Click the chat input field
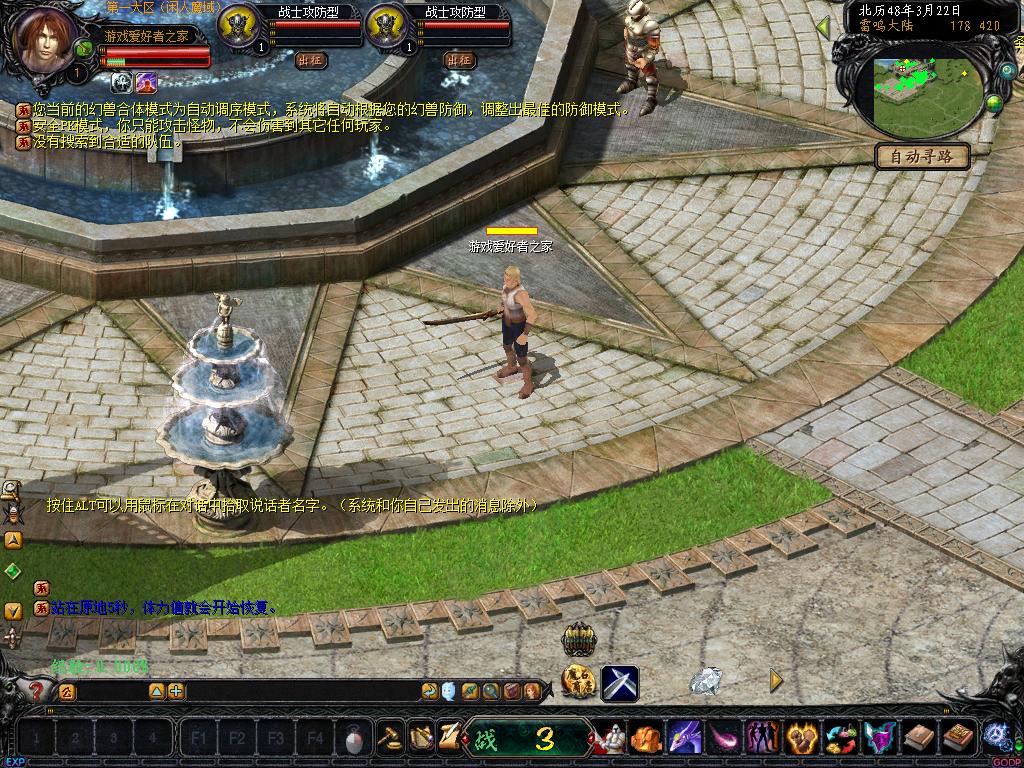 pos(290,691)
